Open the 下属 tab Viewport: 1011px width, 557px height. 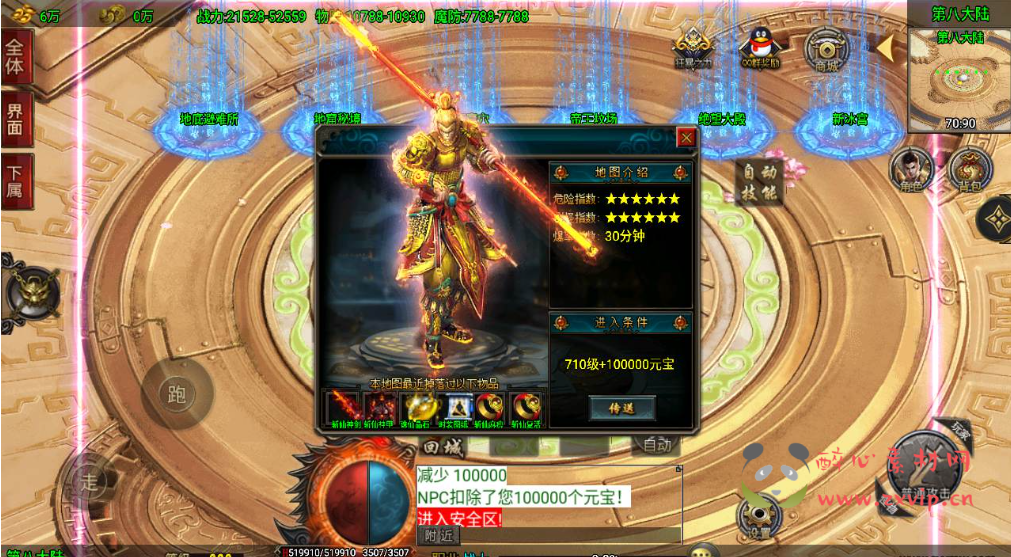16,180
